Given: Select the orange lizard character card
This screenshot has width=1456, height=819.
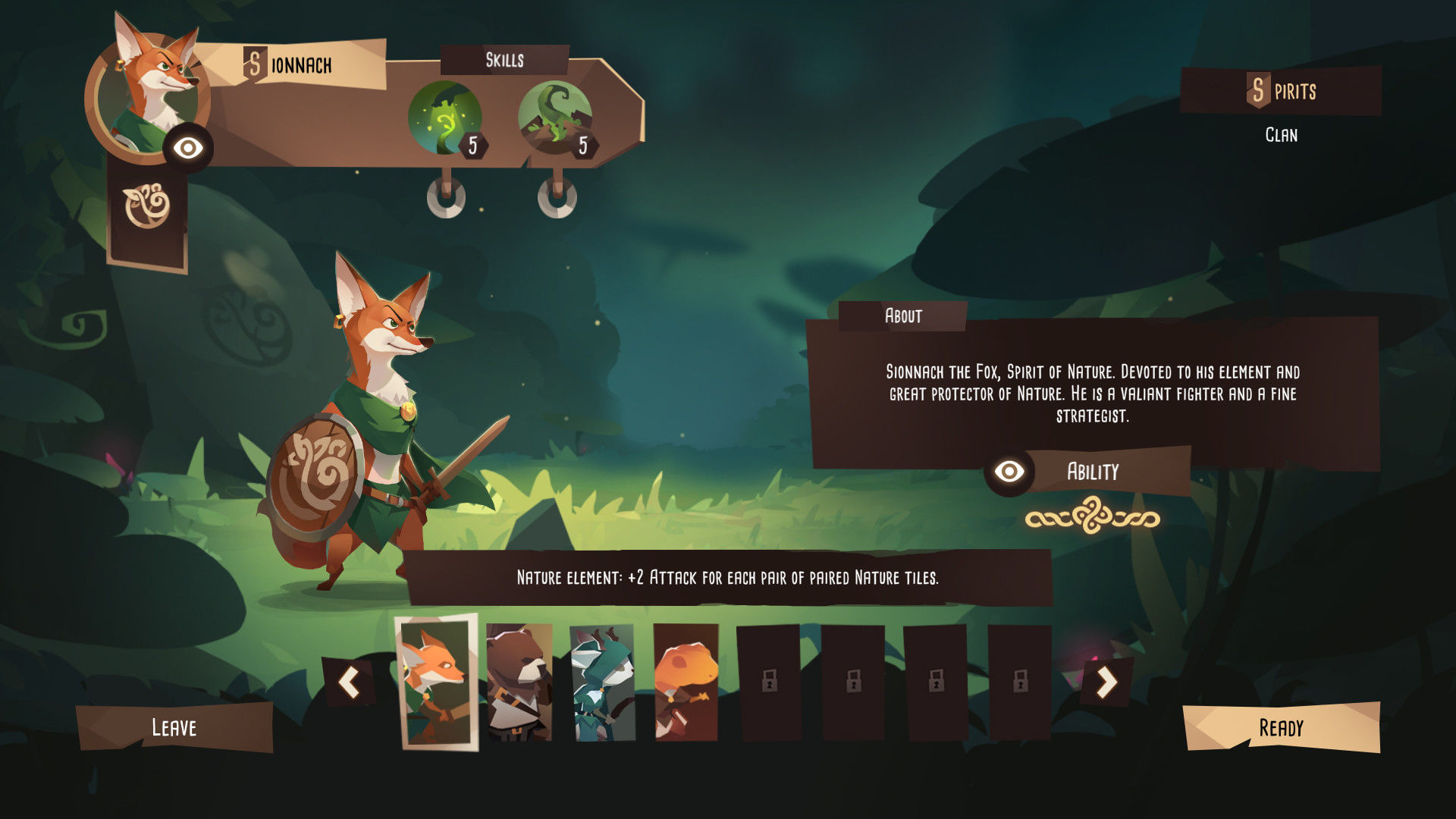Looking at the screenshot, I should click(x=686, y=682).
